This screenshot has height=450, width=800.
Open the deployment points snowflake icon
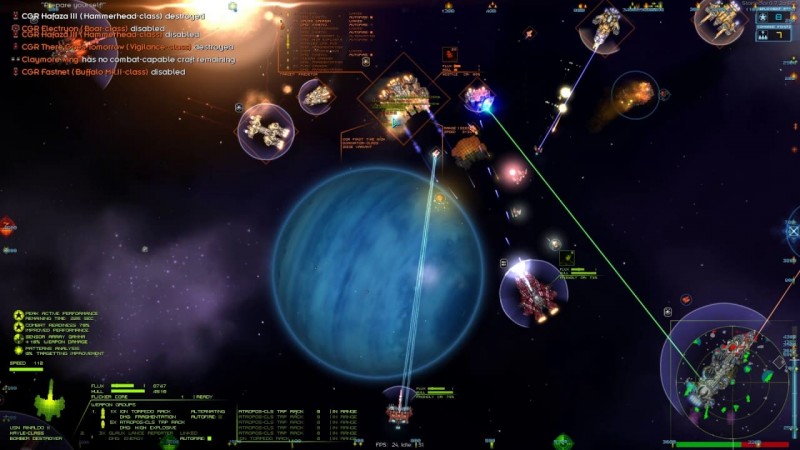[x=764, y=18]
